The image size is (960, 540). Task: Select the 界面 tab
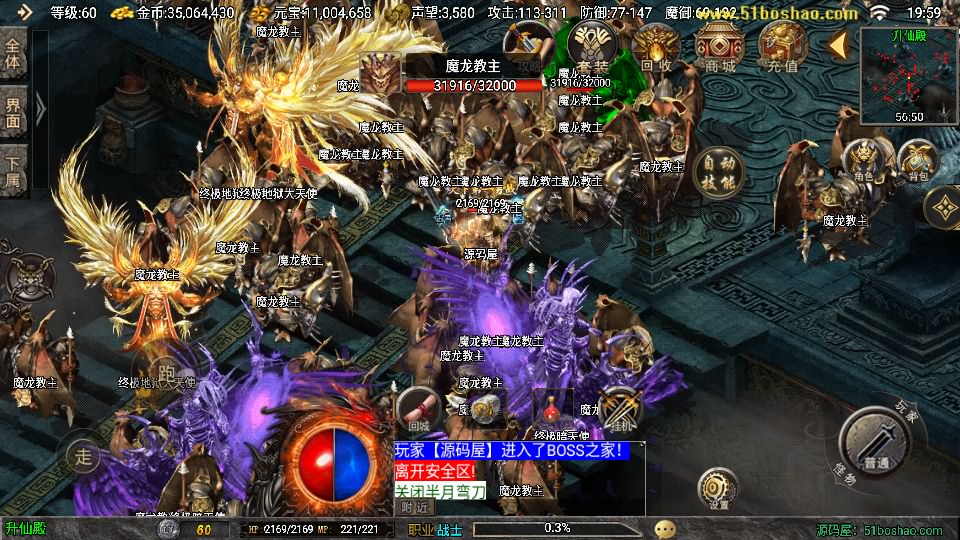click(14, 113)
